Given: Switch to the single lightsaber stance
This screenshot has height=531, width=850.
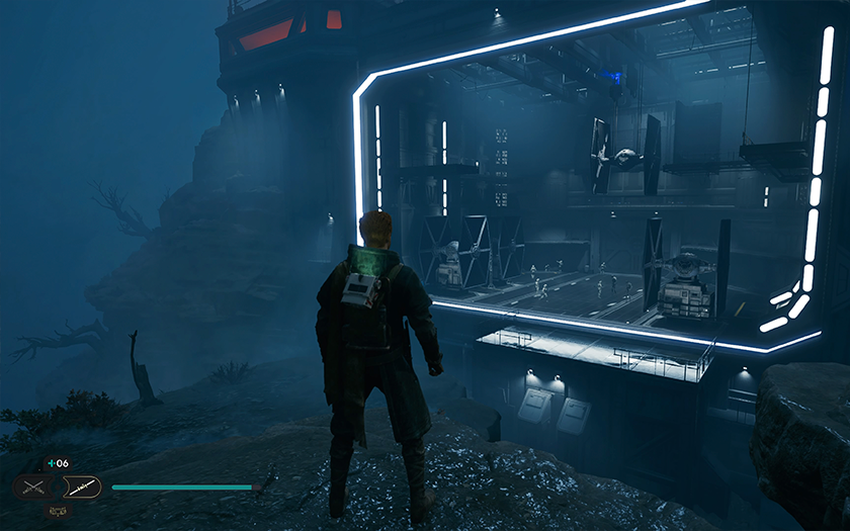Looking at the screenshot, I should tap(81, 487).
